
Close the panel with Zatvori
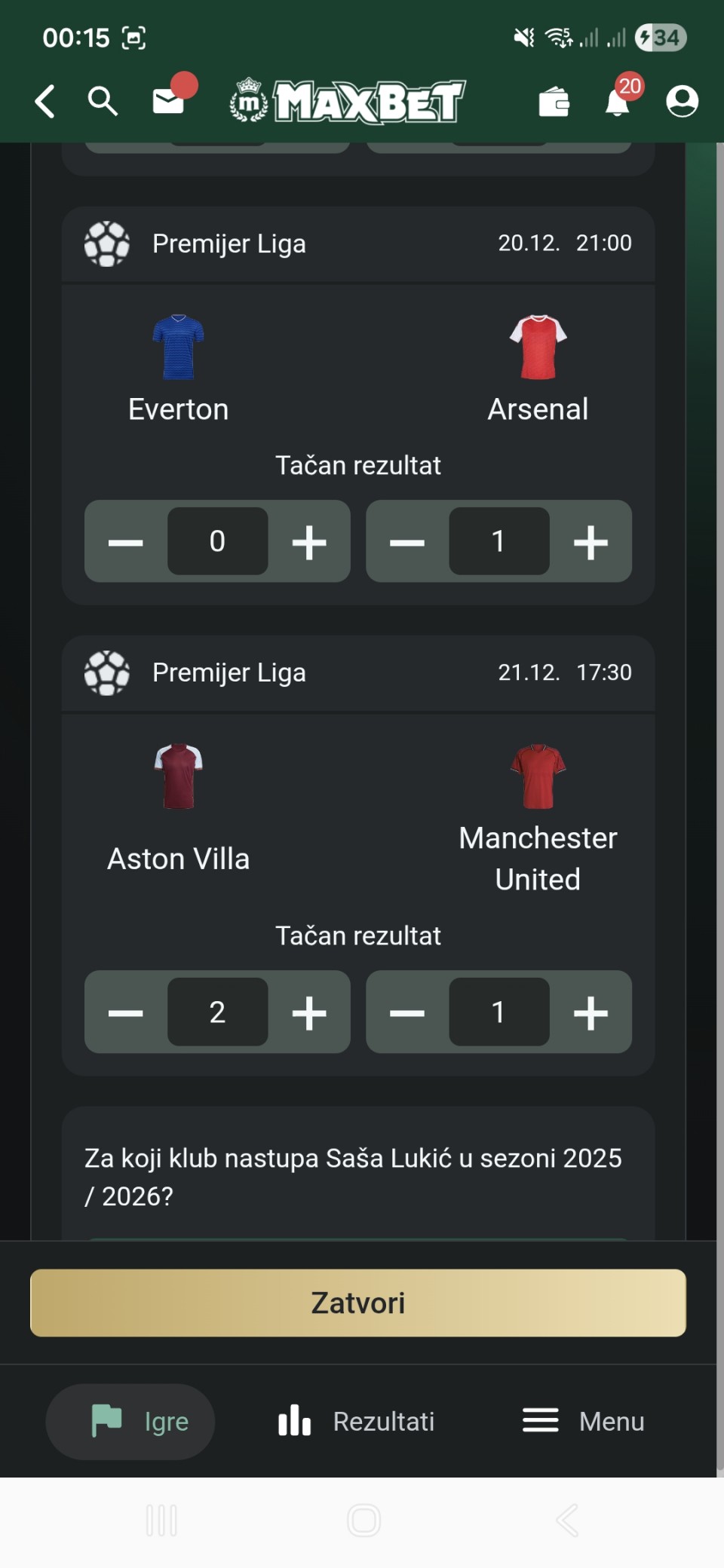[x=358, y=1303]
